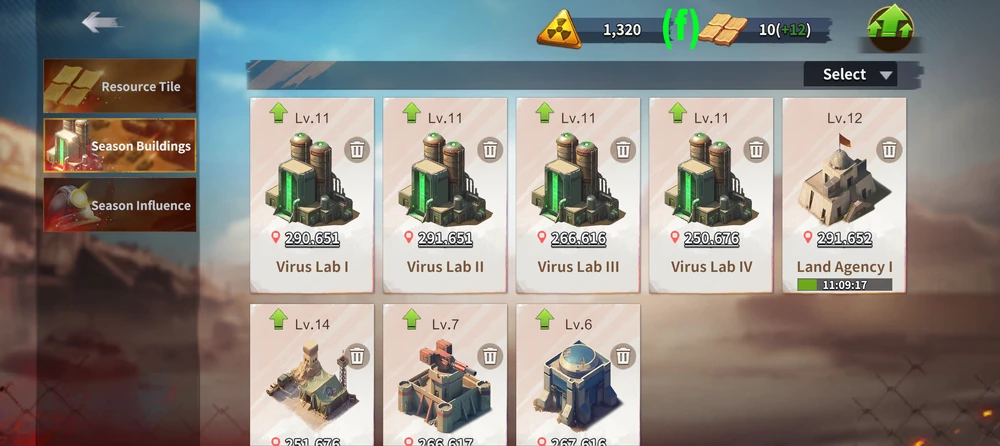This screenshot has height=446, width=1000.
Task: Click the green upgrade arrows button
Action: [891, 28]
